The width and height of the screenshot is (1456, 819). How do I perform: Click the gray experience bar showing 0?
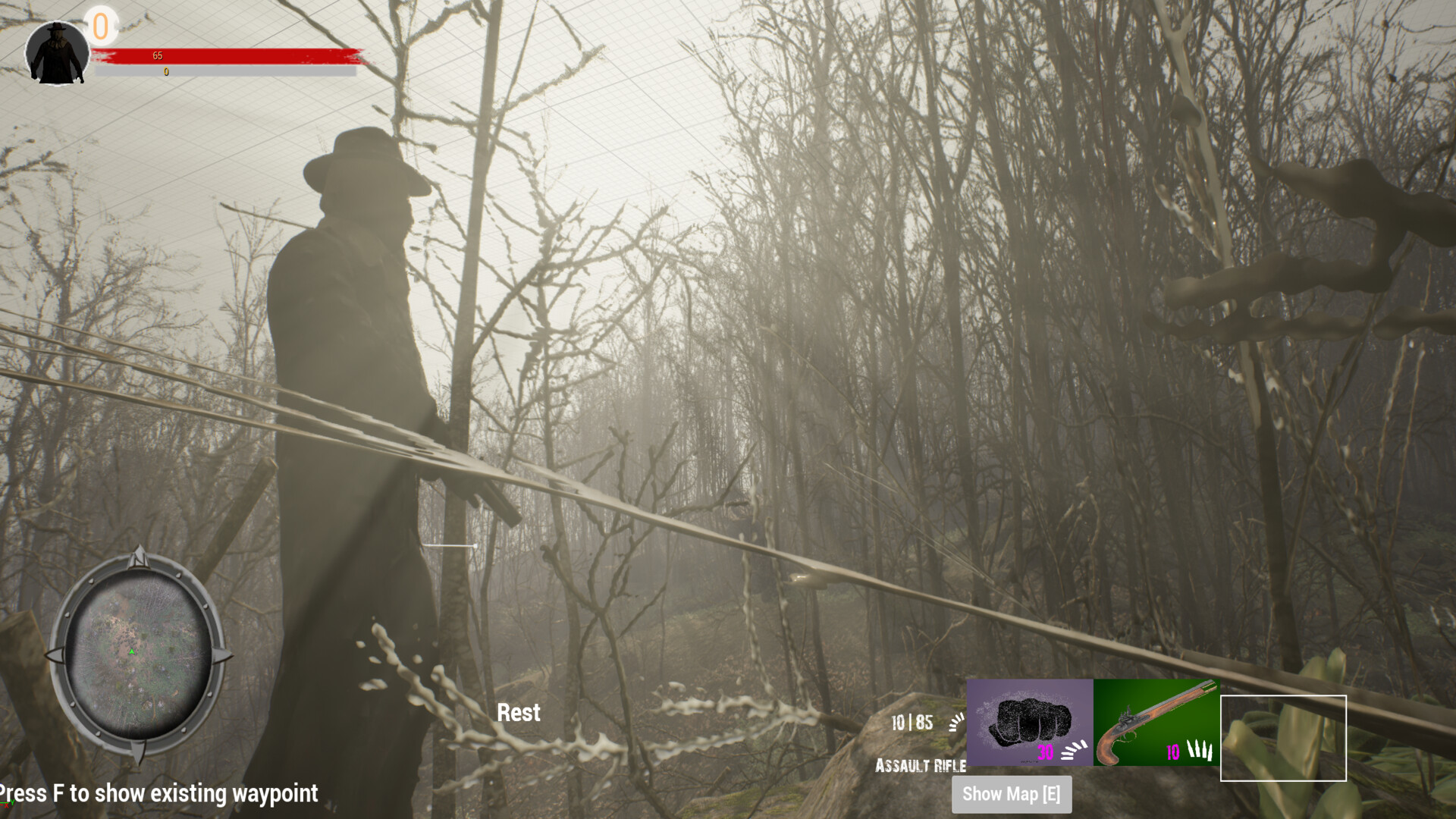pos(220,73)
